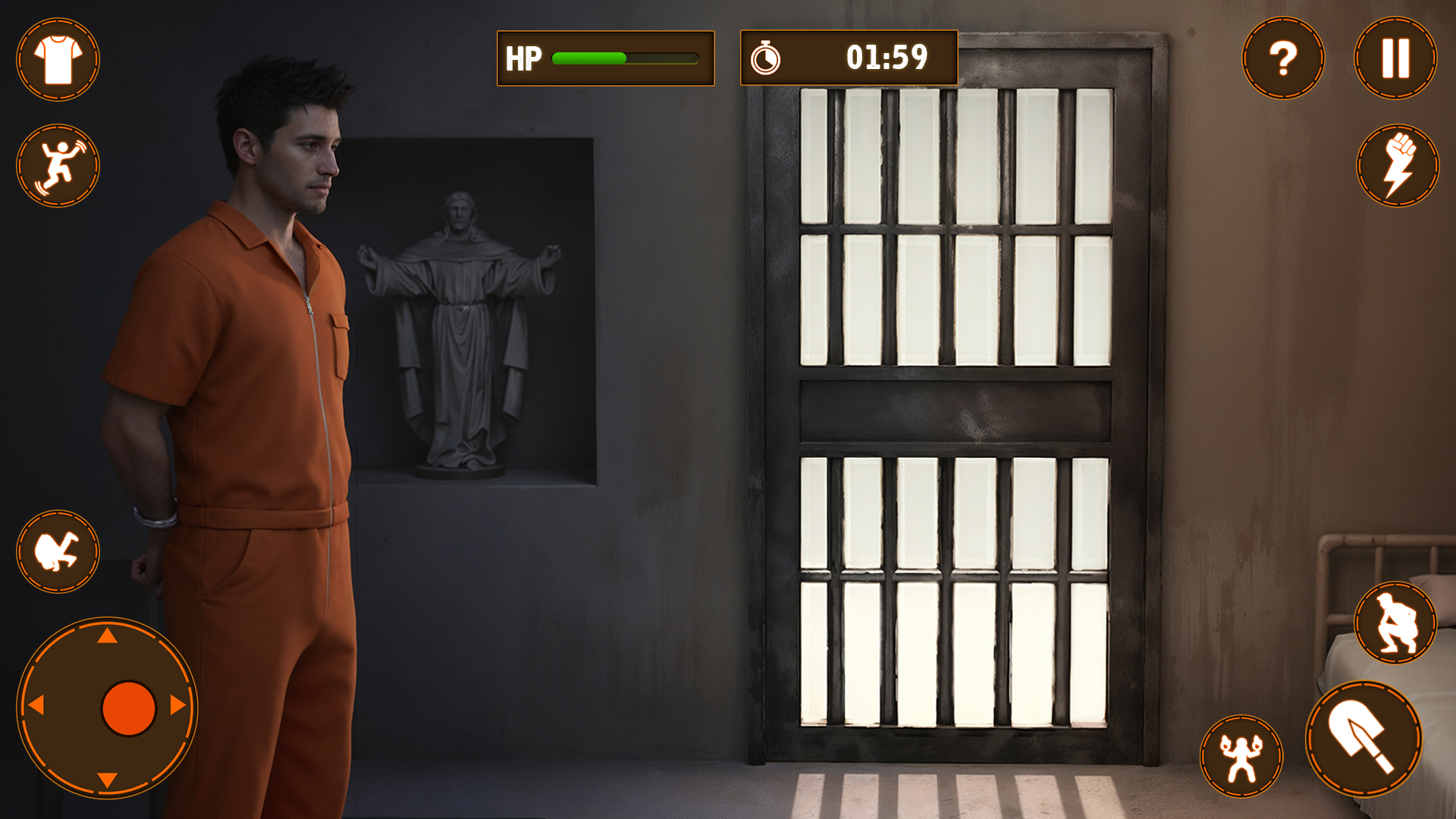Tap the jumping character emote icon
Screen dimensions: 1456x819
tap(58, 167)
